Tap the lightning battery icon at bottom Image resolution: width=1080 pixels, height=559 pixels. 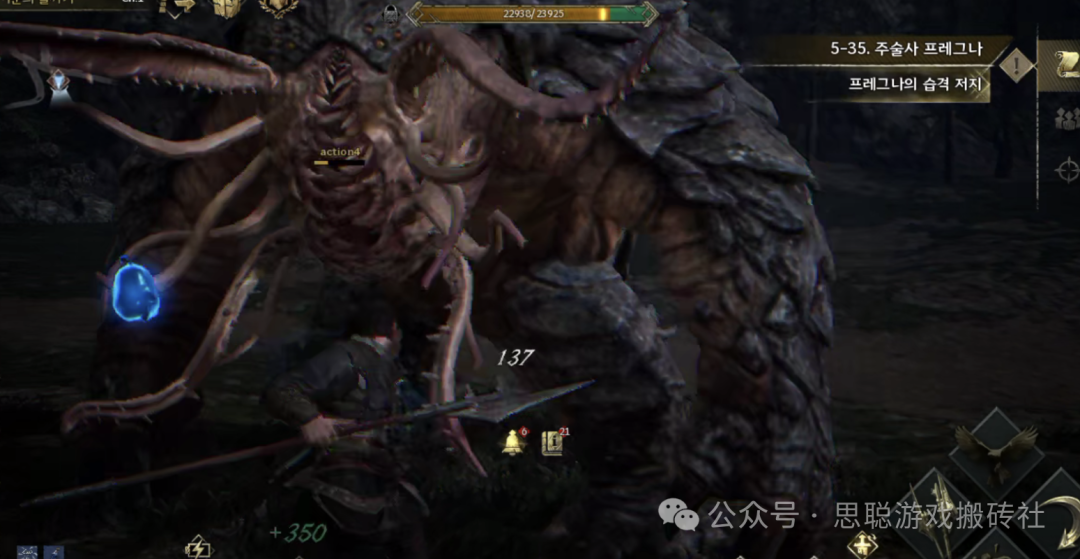click(198, 547)
